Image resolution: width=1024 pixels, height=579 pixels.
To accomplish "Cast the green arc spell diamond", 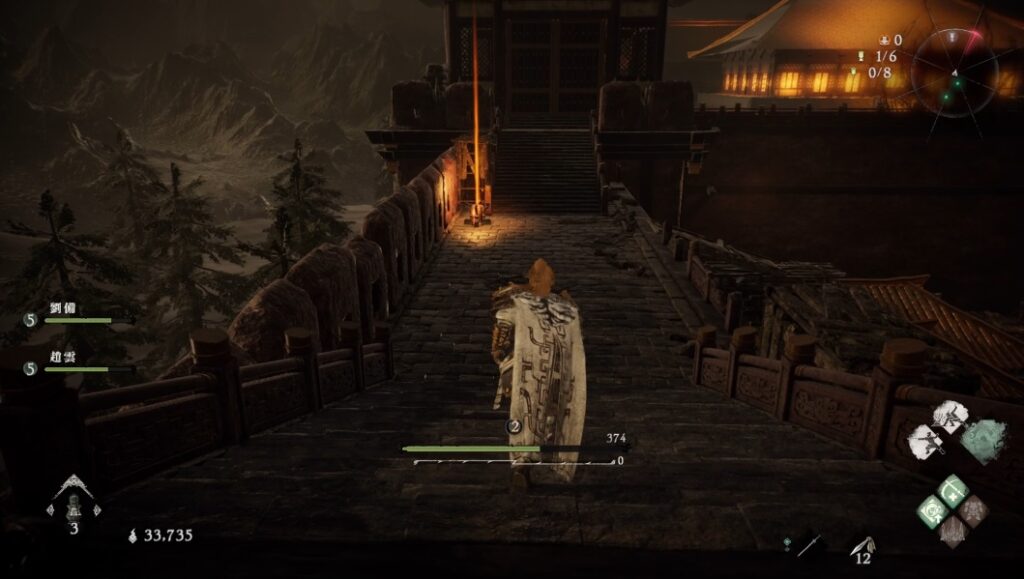I will point(953,491).
